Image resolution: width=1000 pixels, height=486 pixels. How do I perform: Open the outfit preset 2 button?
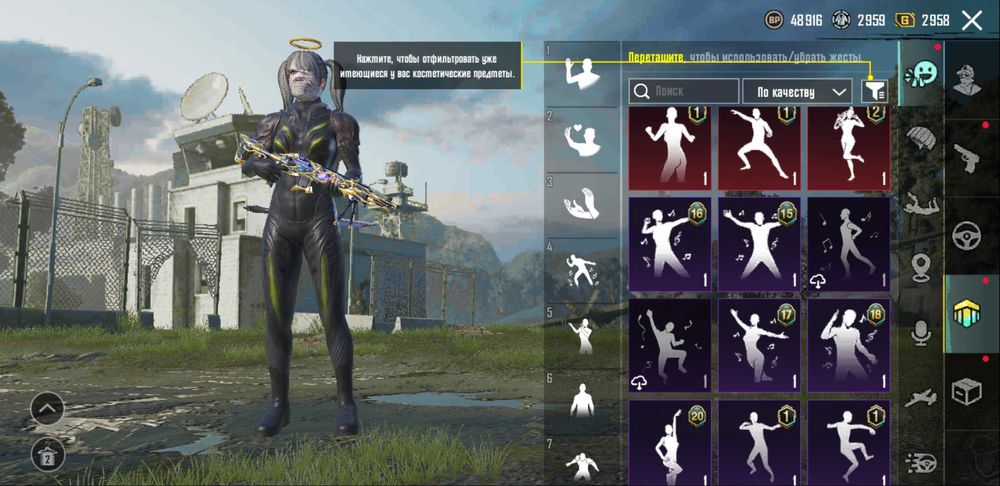(47, 455)
